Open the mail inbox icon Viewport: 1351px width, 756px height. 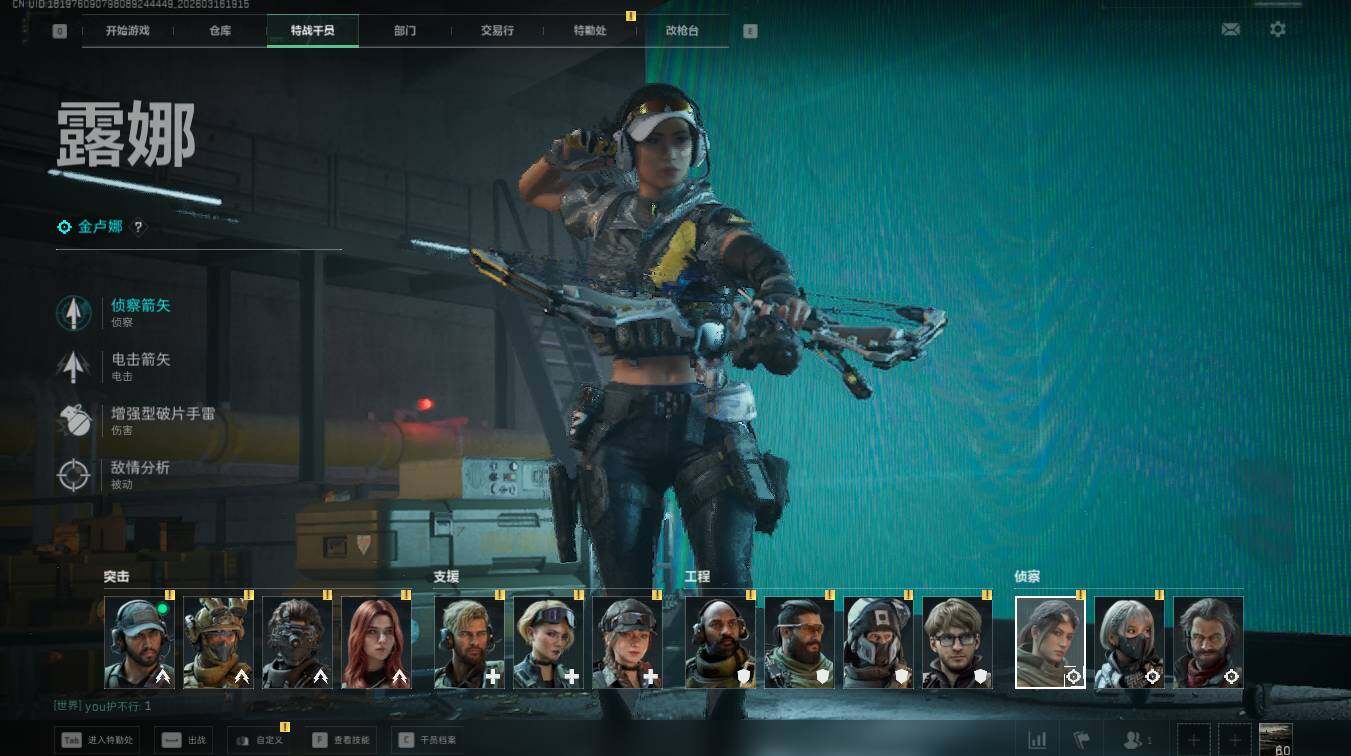[1231, 30]
